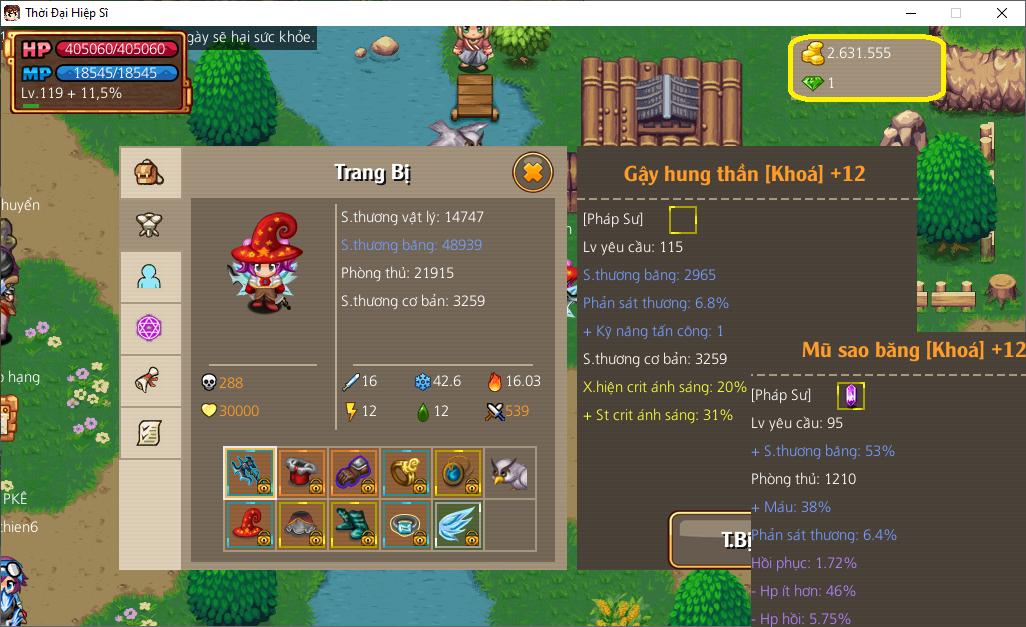
Task: Select the owl pet slot
Action: [510, 473]
